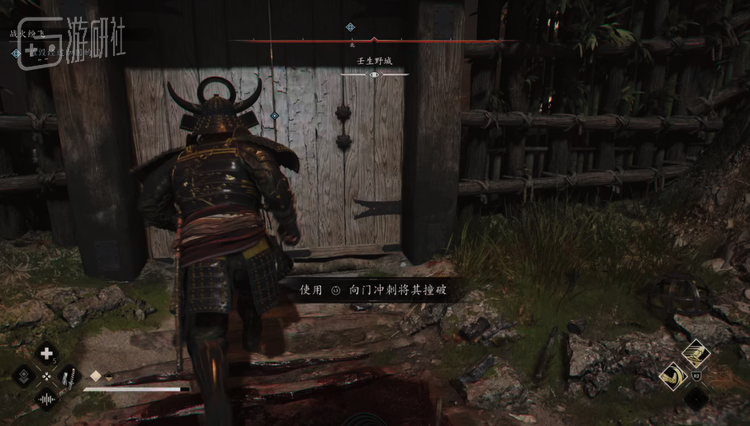
Task: Use the healing plus-sign item
Action: (46, 353)
